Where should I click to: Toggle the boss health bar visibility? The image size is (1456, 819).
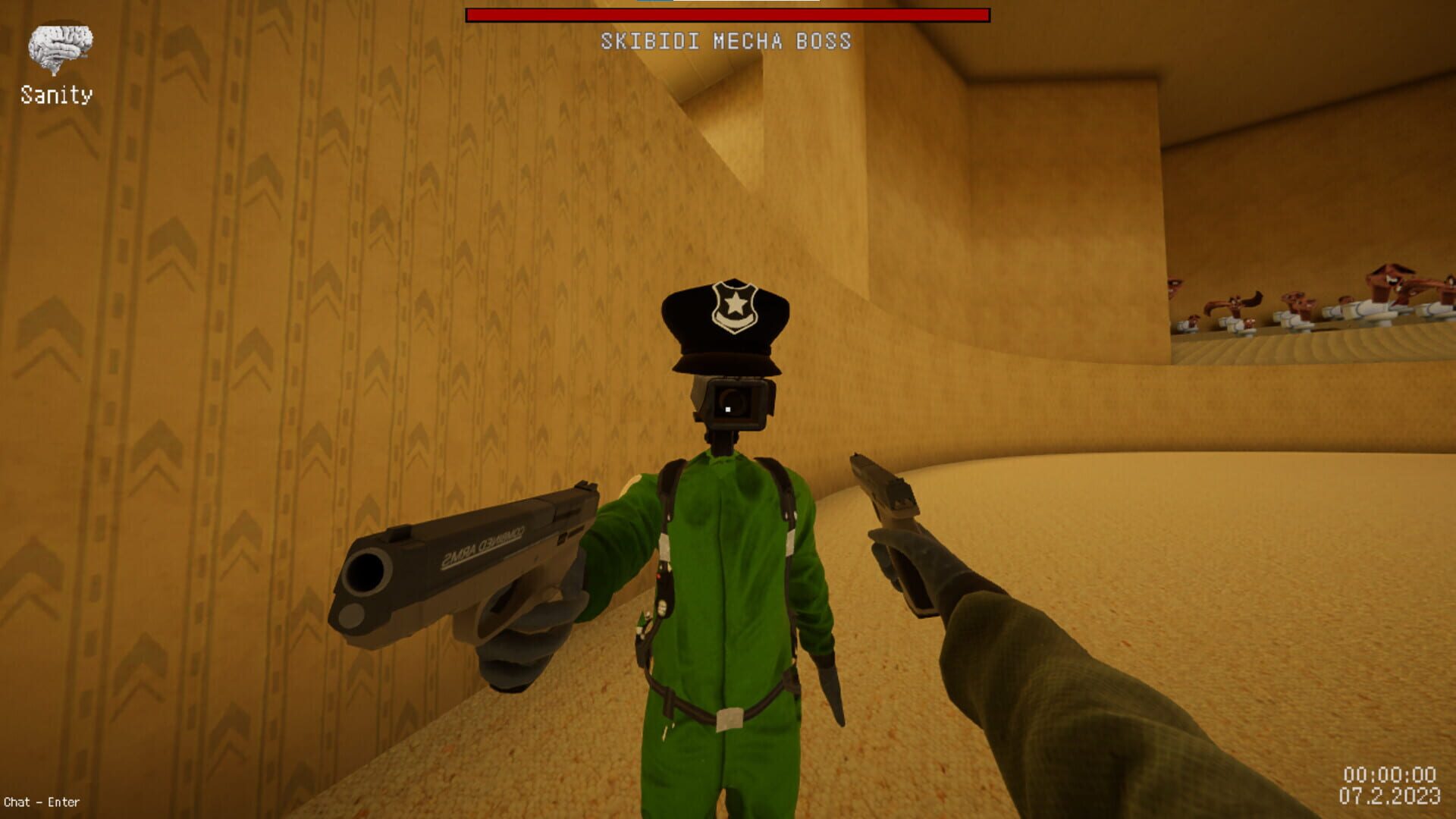[726, 13]
